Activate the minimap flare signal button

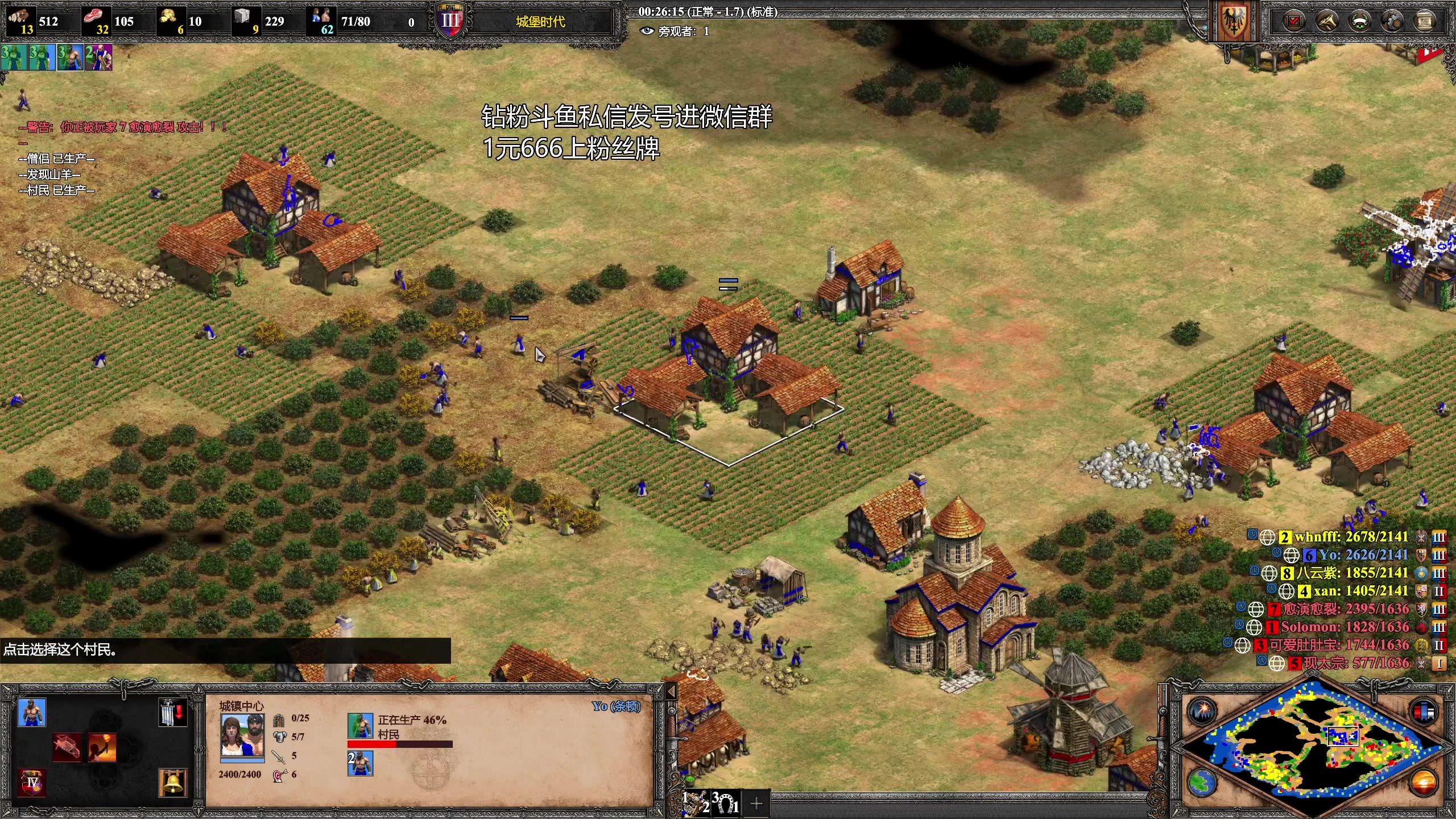1202,711
